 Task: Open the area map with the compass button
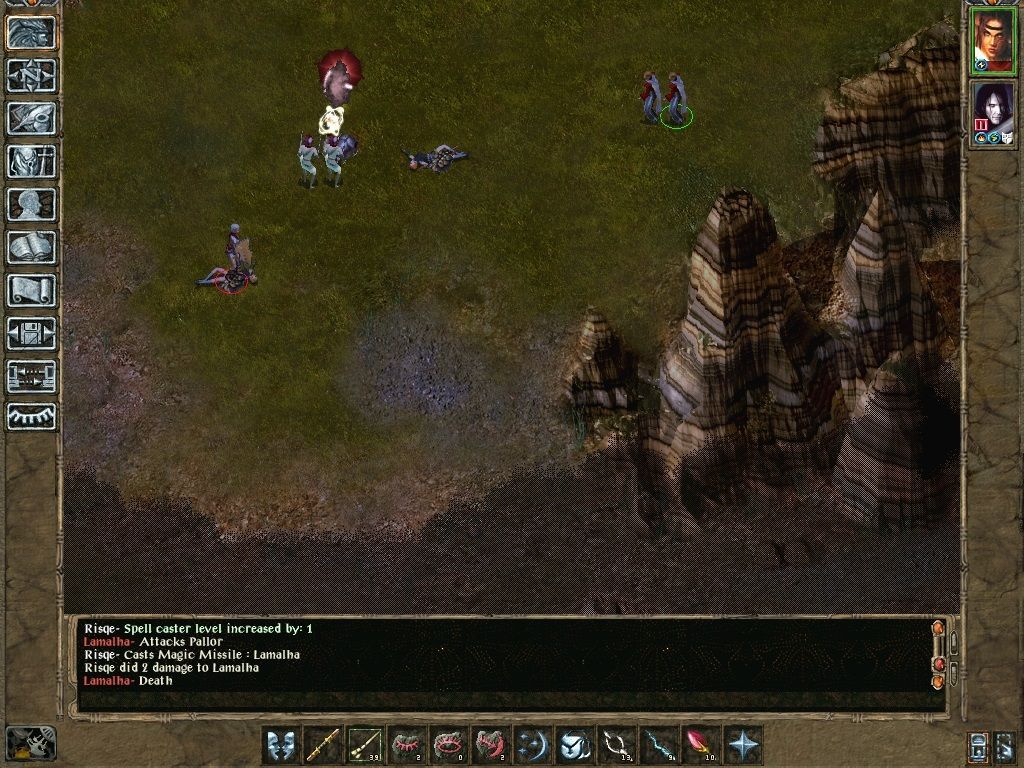[32, 75]
